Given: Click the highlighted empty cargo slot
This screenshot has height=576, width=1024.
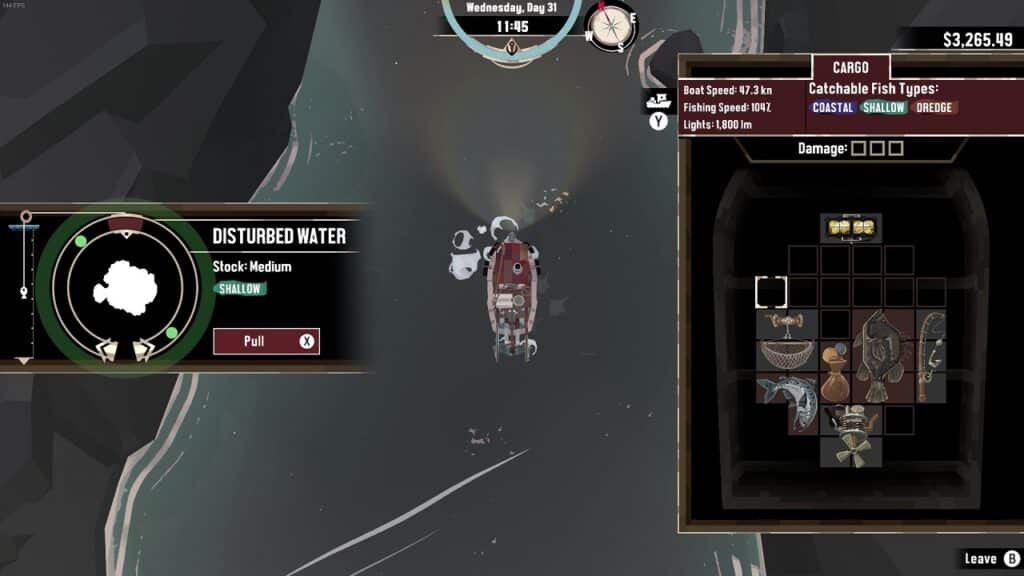Looking at the screenshot, I should coord(771,292).
